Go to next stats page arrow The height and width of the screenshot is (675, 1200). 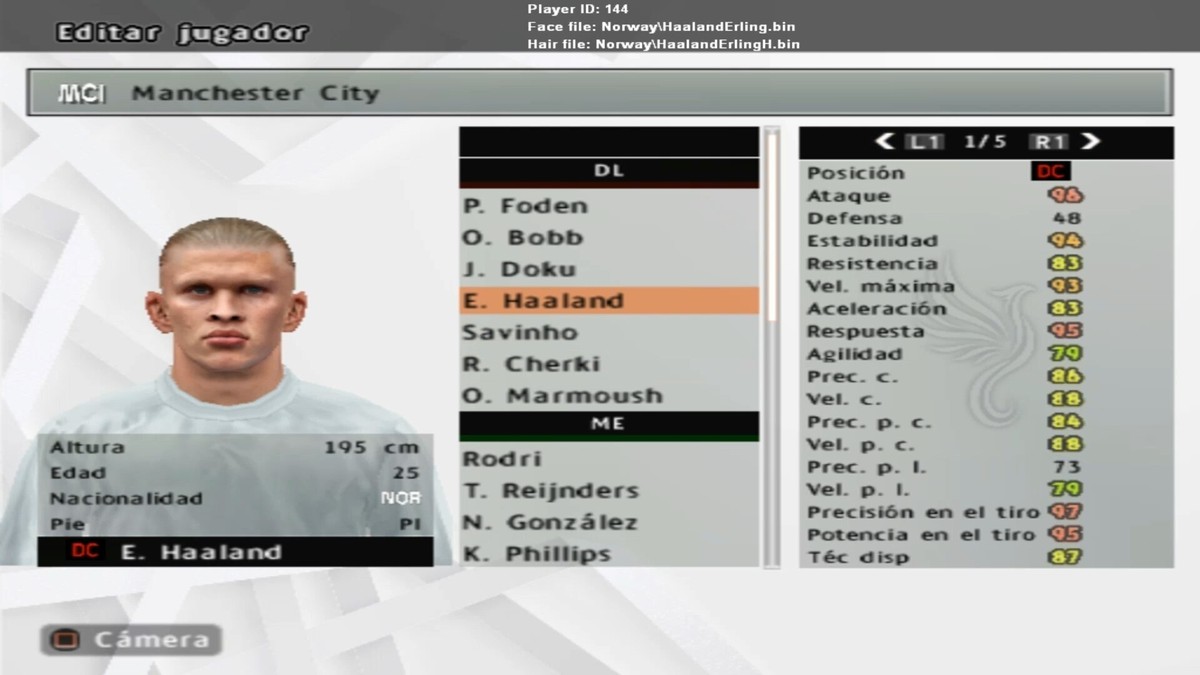click(1090, 142)
